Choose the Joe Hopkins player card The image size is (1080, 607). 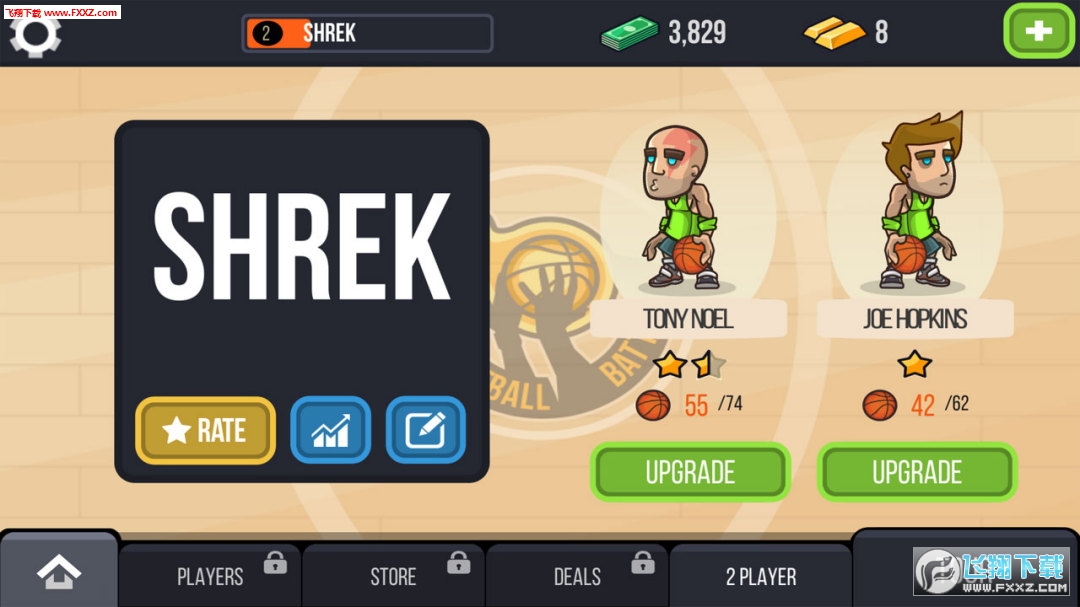pos(915,220)
